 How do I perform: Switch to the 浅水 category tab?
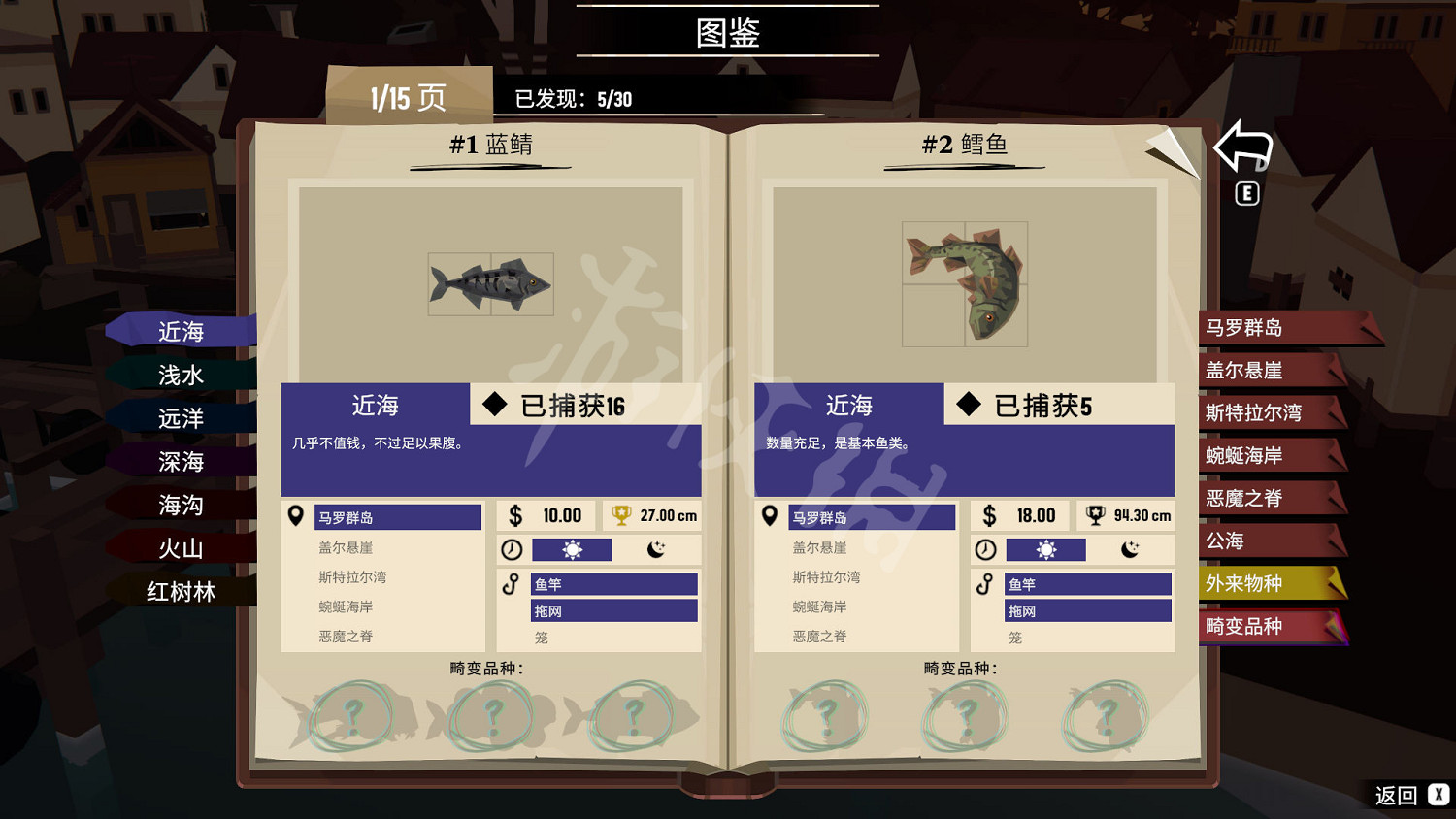click(x=181, y=374)
